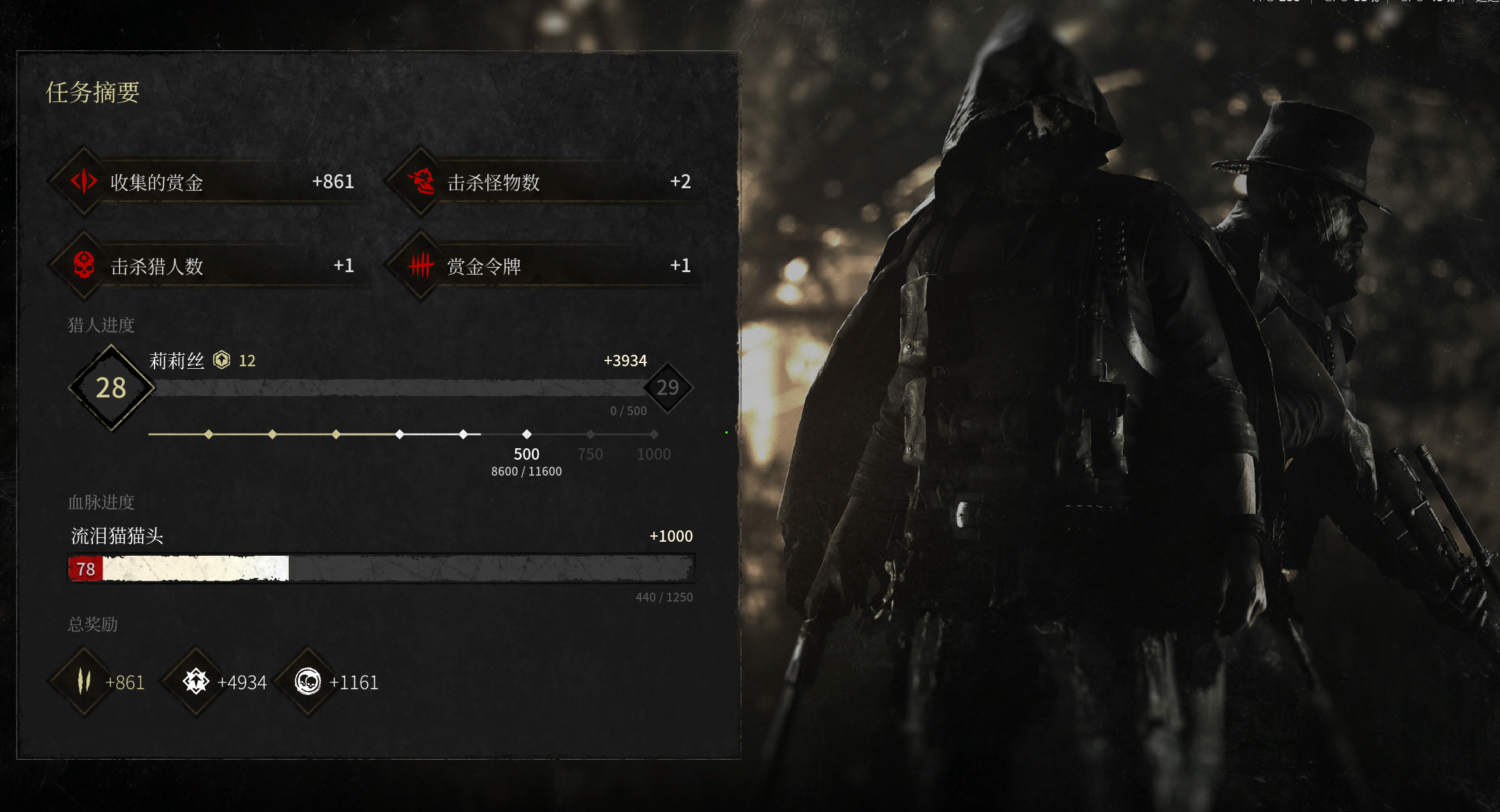This screenshot has width=1500, height=812.
Task: Click the Hunt Dollars reward icon showing +861
Action: pyautogui.click(x=84, y=682)
